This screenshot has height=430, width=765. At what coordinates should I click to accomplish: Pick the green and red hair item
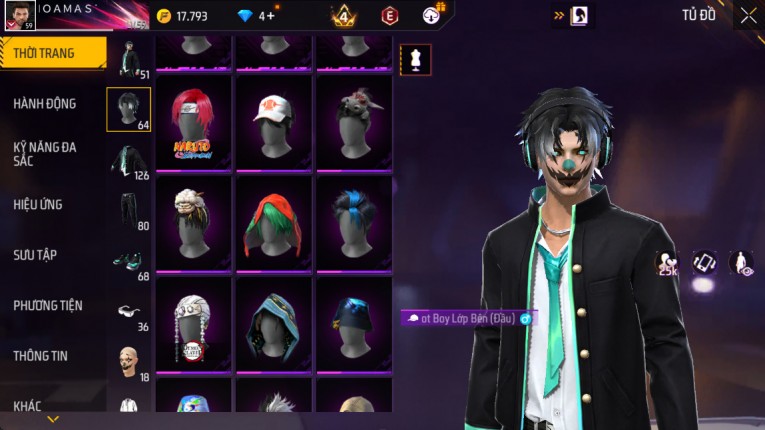pyautogui.click(x=275, y=222)
